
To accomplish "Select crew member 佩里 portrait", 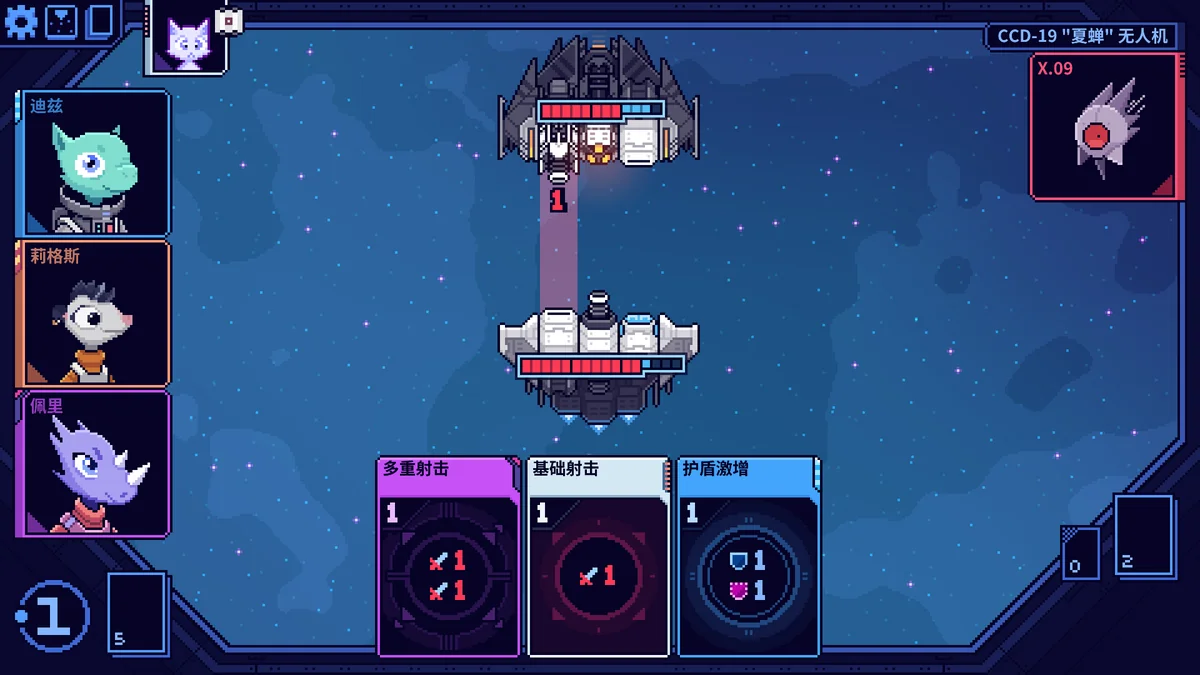I will [x=93, y=463].
